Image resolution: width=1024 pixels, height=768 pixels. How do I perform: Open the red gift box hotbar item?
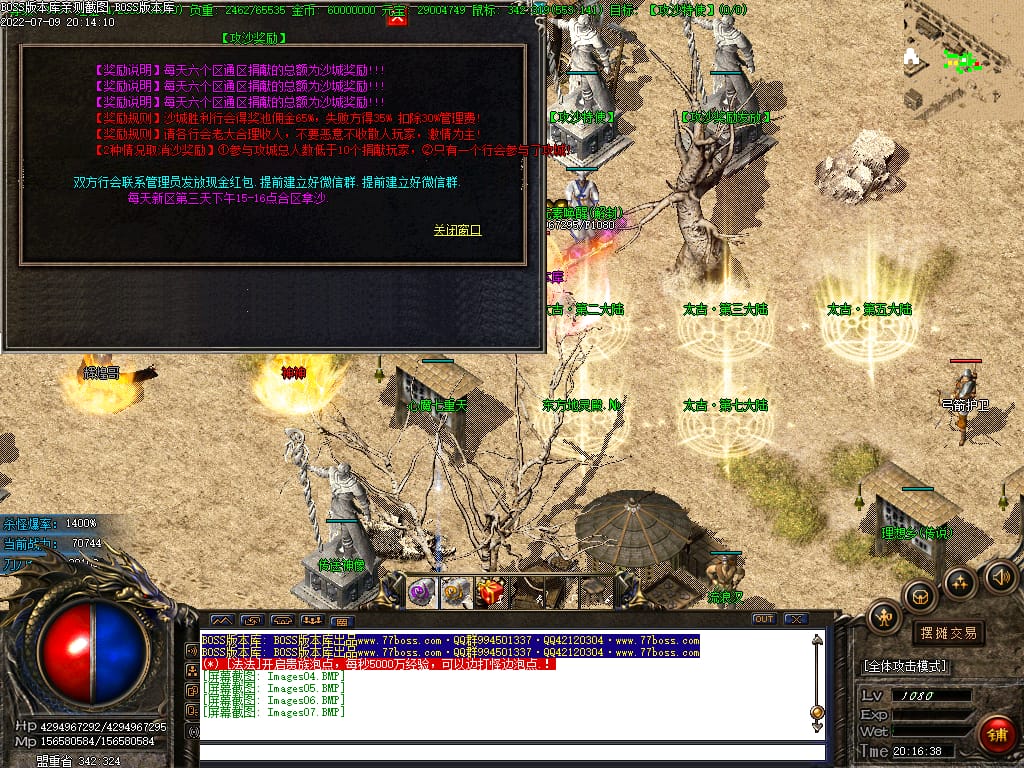click(491, 592)
